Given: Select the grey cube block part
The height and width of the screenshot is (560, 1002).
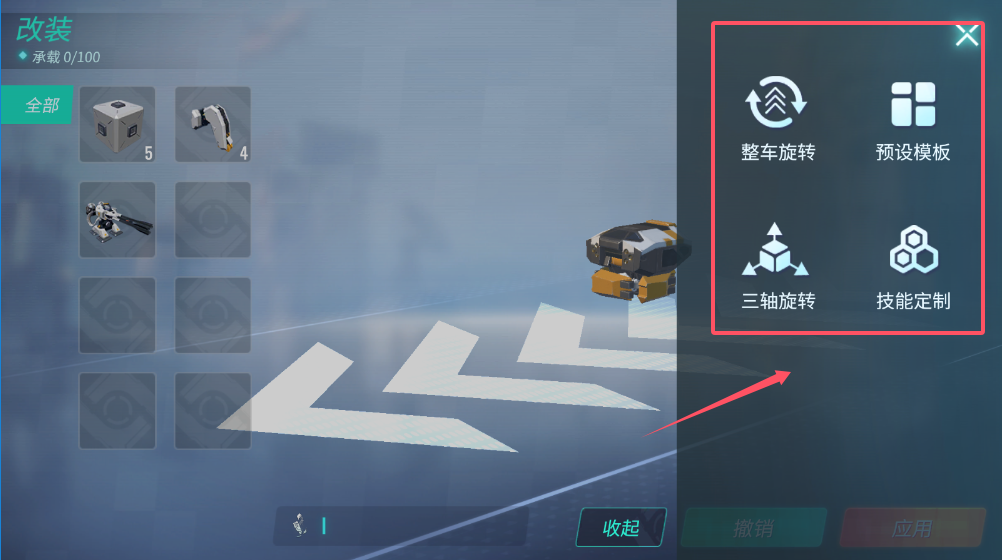Looking at the screenshot, I should 117,124.
